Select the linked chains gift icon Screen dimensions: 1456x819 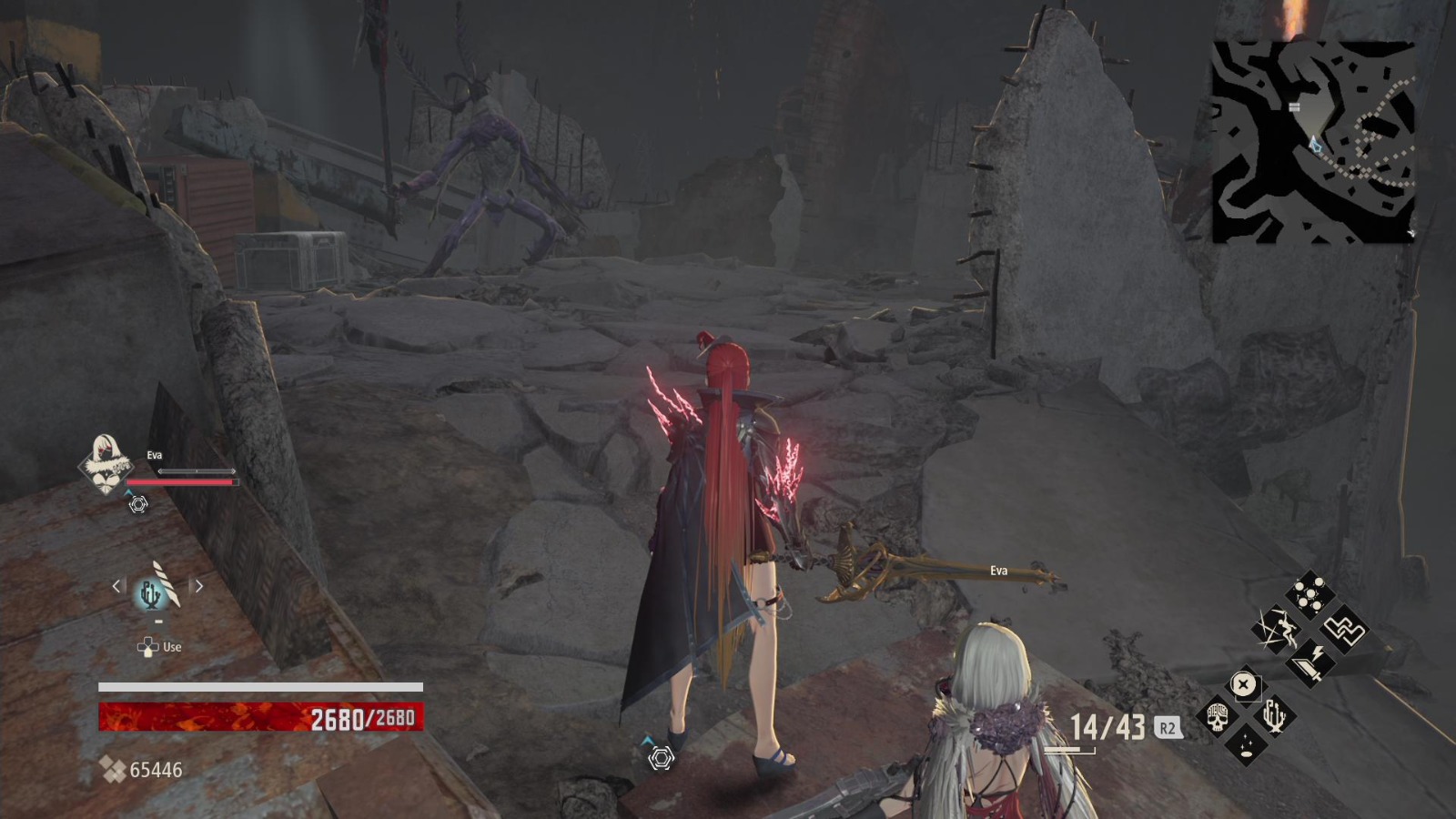coord(1344,631)
